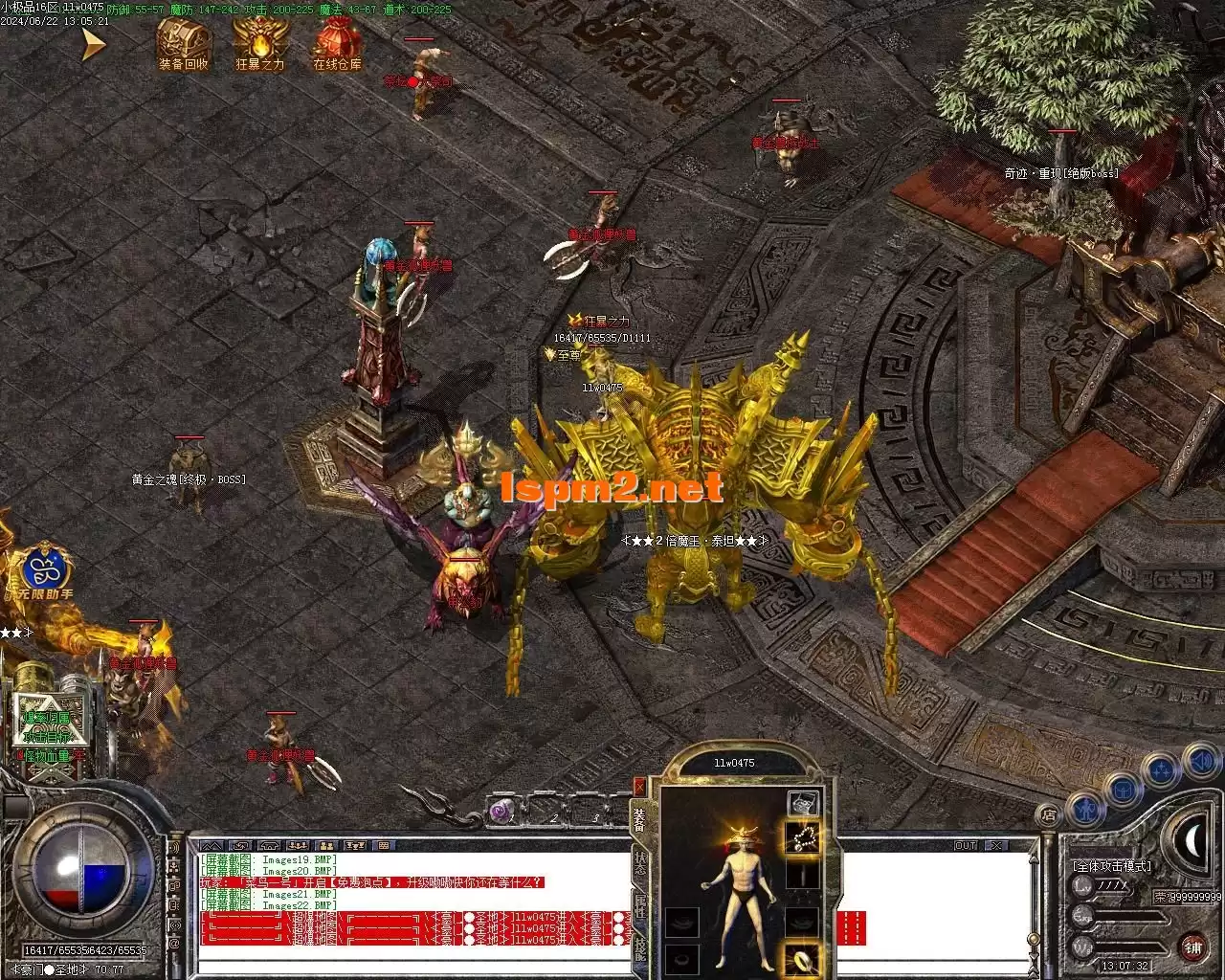Open the 在线仓库 online warehouse bag

(x=337, y=41)
